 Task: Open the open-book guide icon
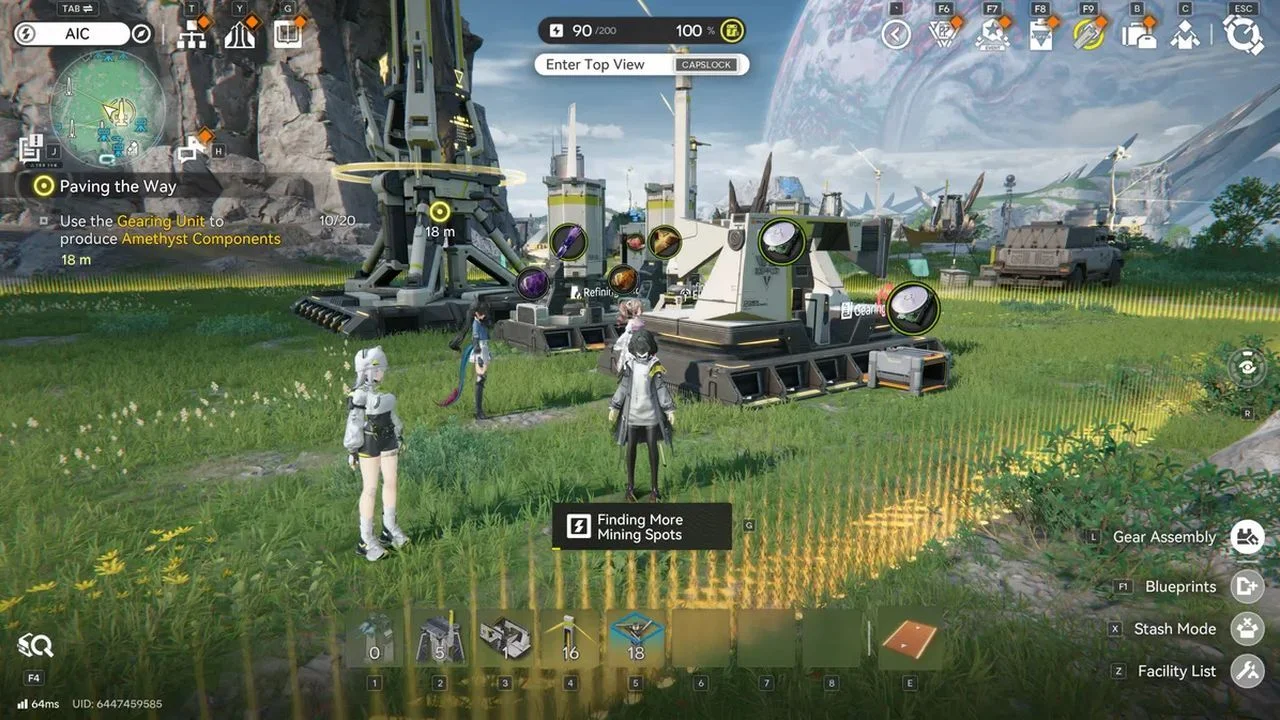click(x=287, y=35)
